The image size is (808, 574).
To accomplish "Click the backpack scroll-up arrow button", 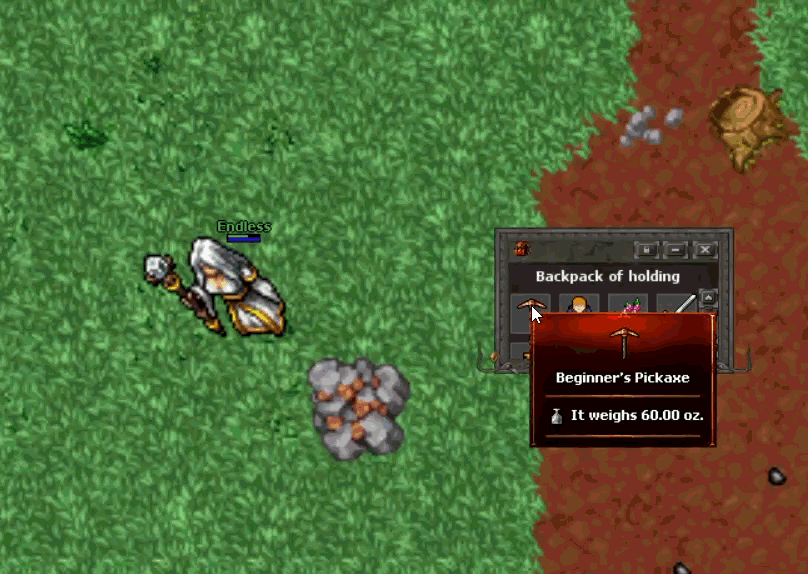I will coord(708,297).
